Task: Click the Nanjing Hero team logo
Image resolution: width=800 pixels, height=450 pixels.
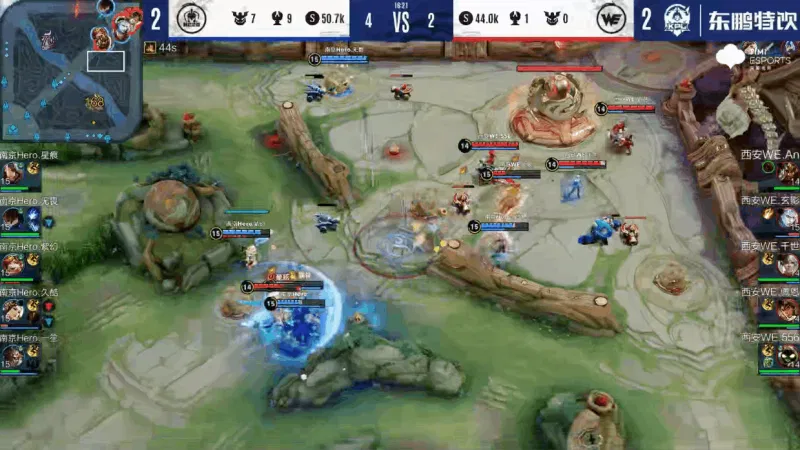Action: click(190, 20)
